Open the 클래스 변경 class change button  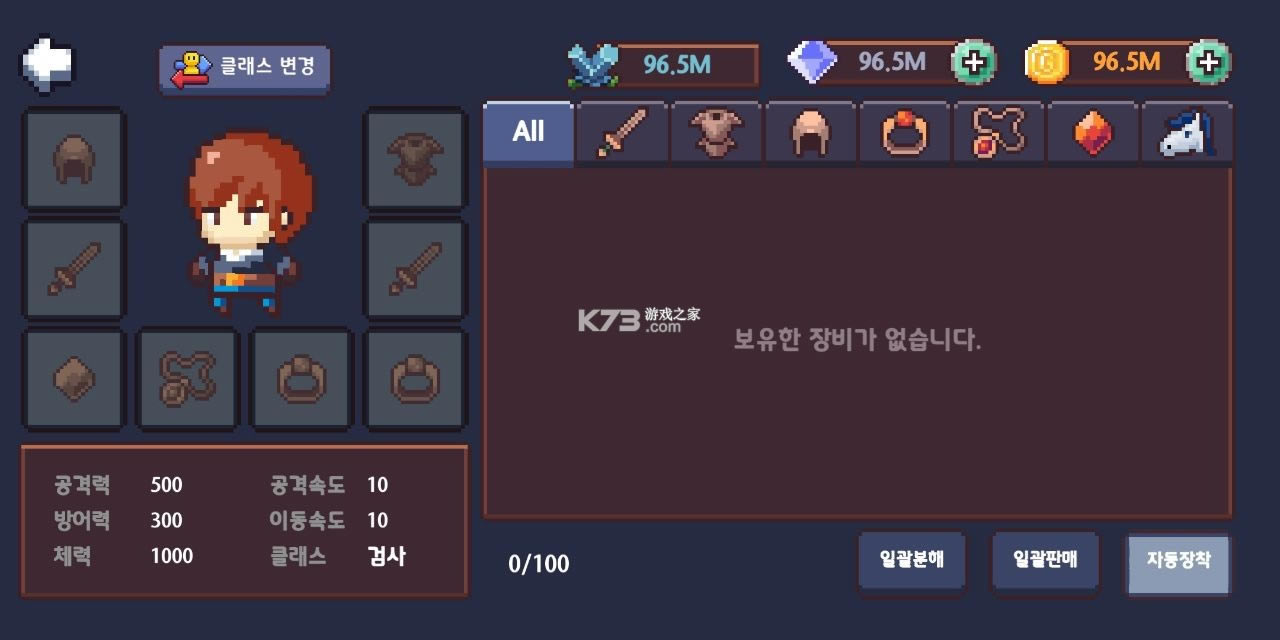[244, 68]
